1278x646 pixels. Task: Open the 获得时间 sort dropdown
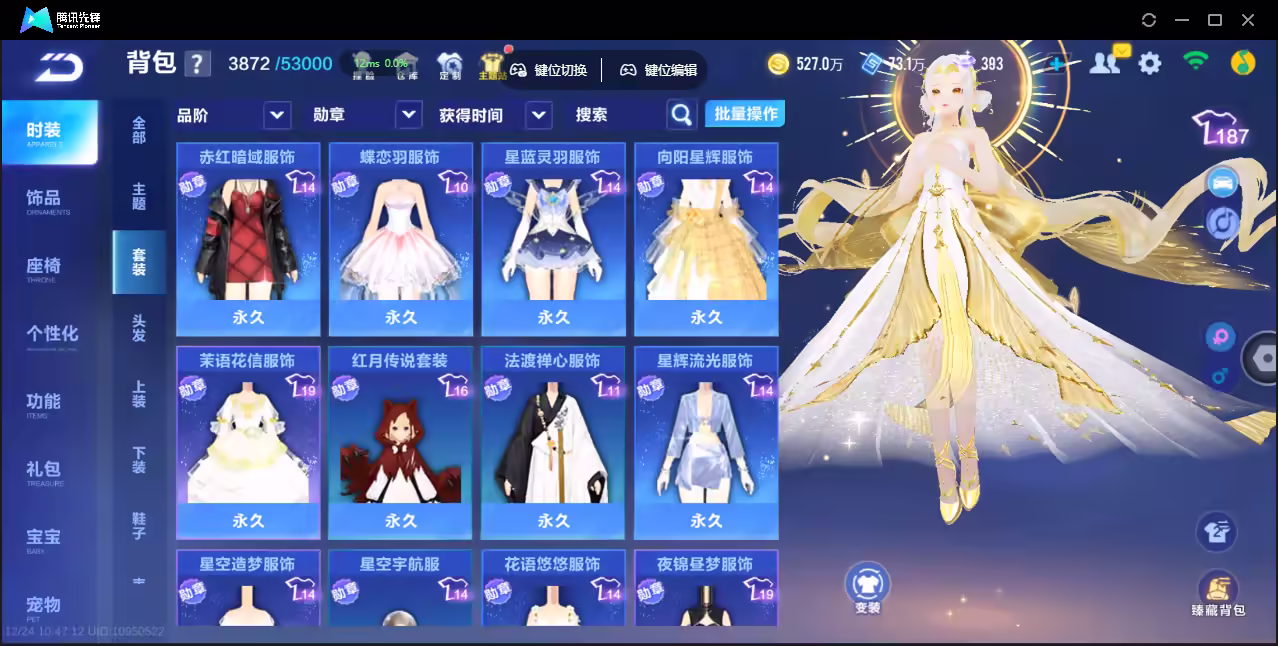(x=539, y=115)
